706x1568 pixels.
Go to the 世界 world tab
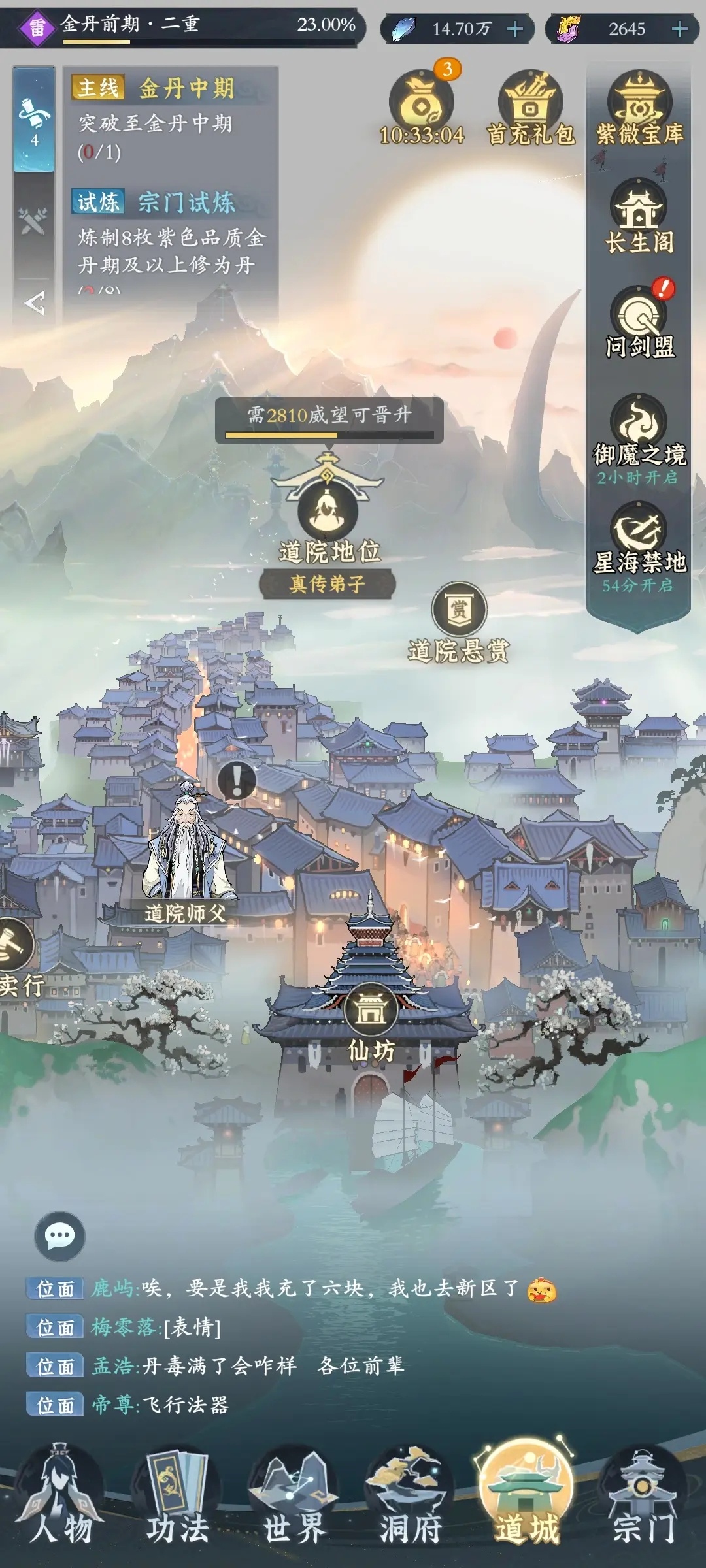294,1496
